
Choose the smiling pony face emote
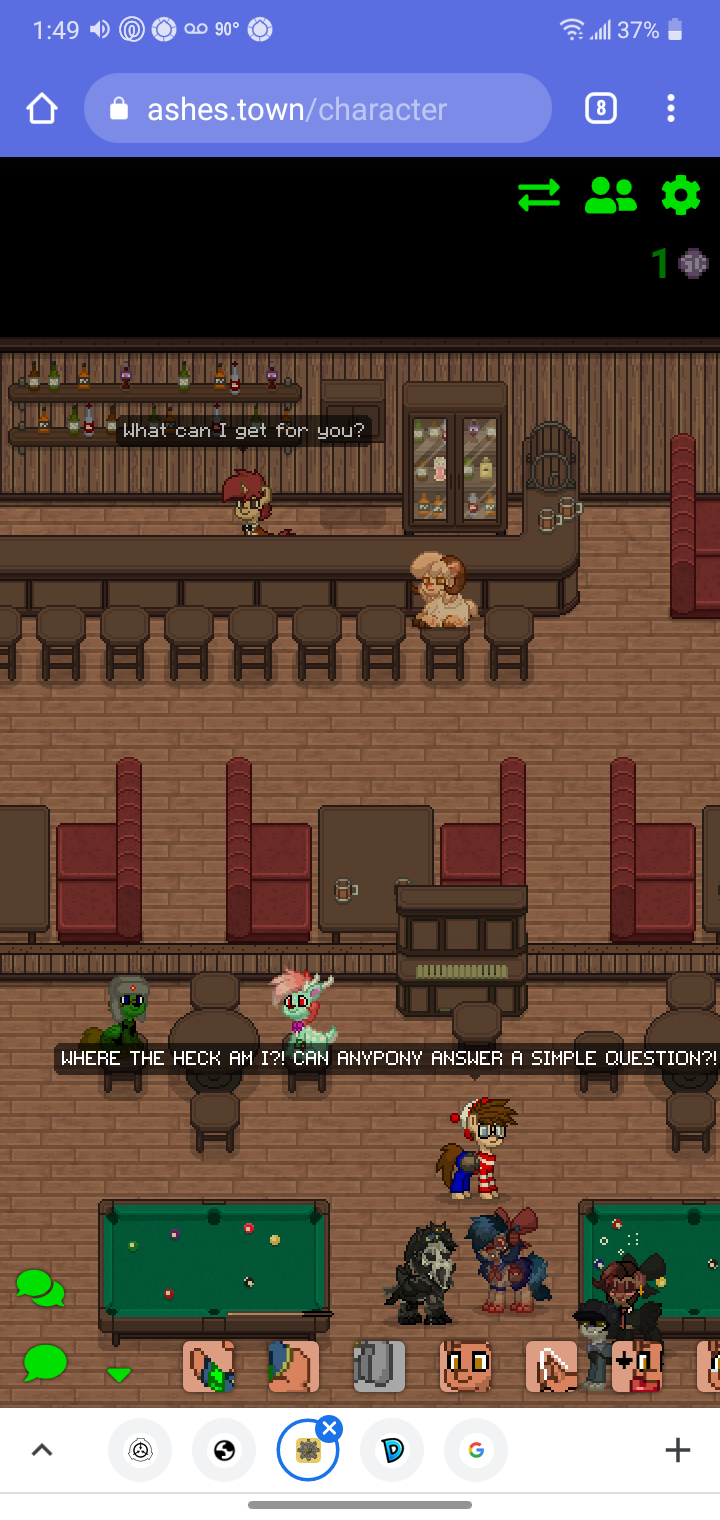466,1366
